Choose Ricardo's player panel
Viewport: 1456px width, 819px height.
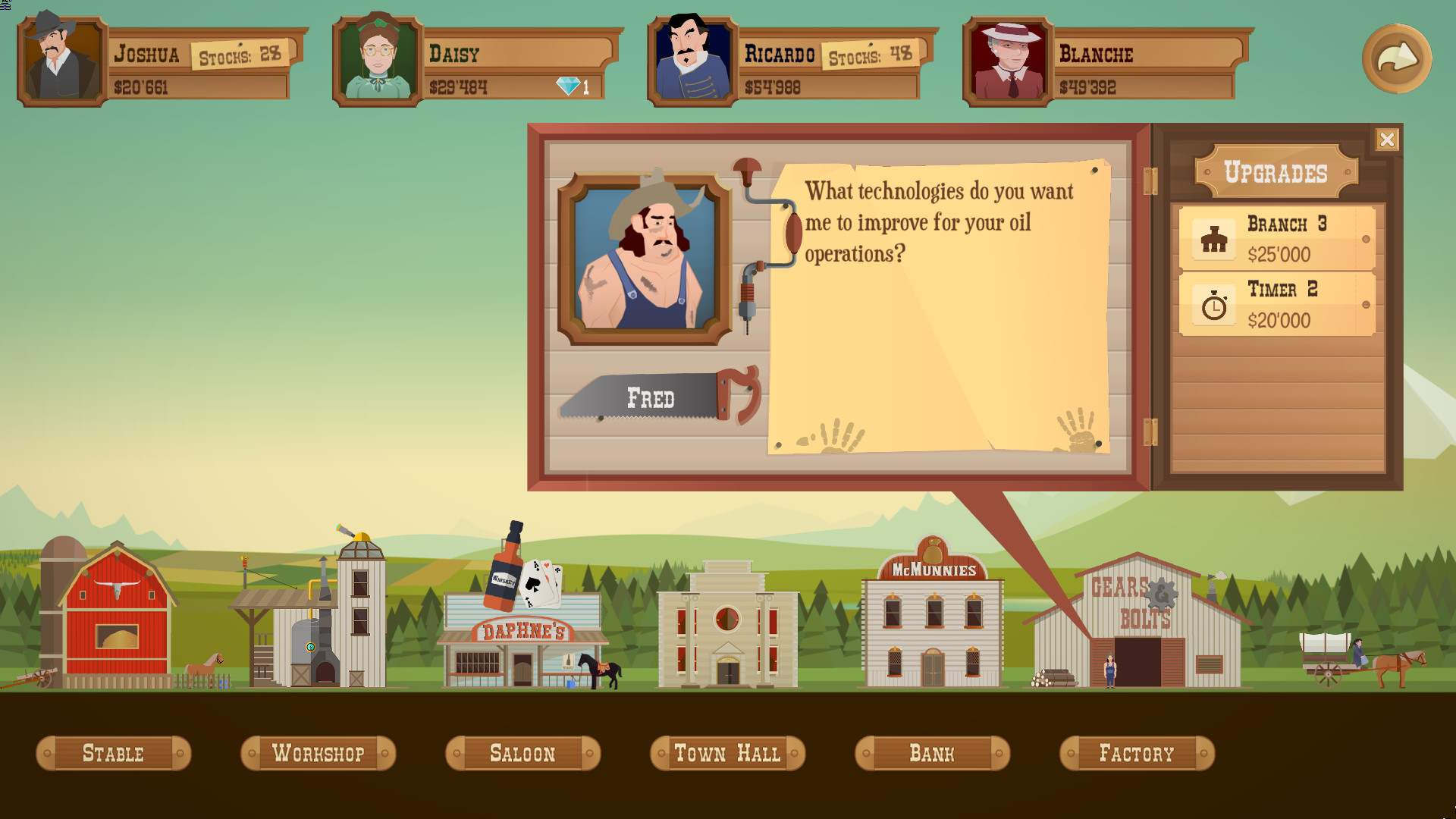(x=791, y=62)
